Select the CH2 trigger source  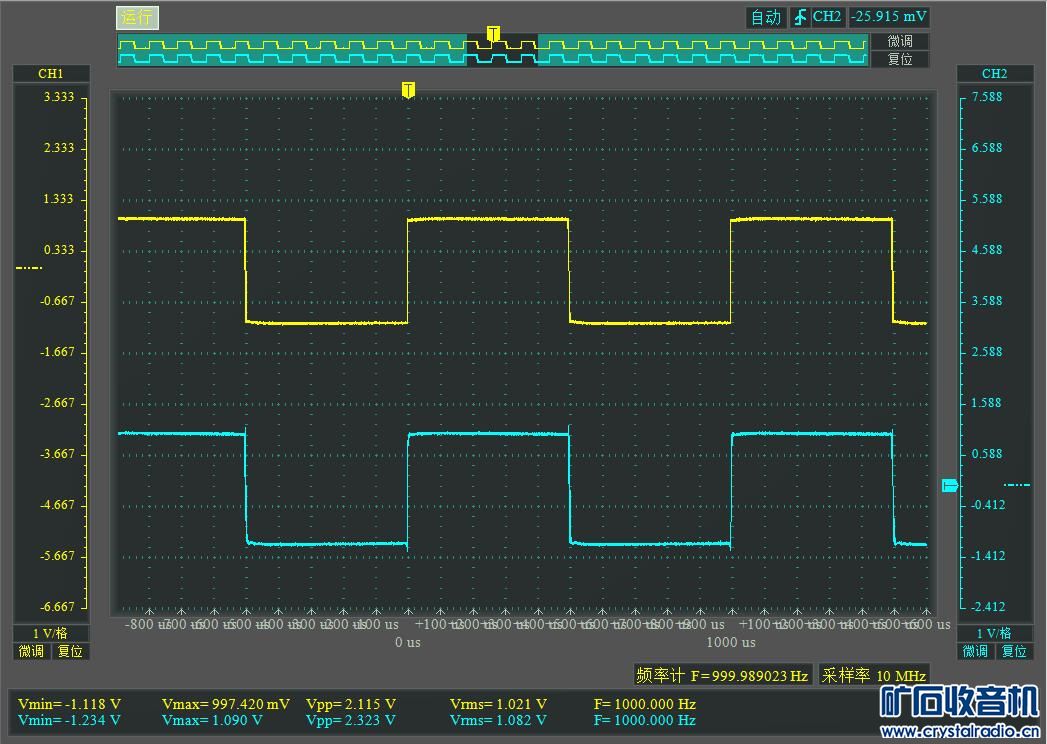coord(827,17)
